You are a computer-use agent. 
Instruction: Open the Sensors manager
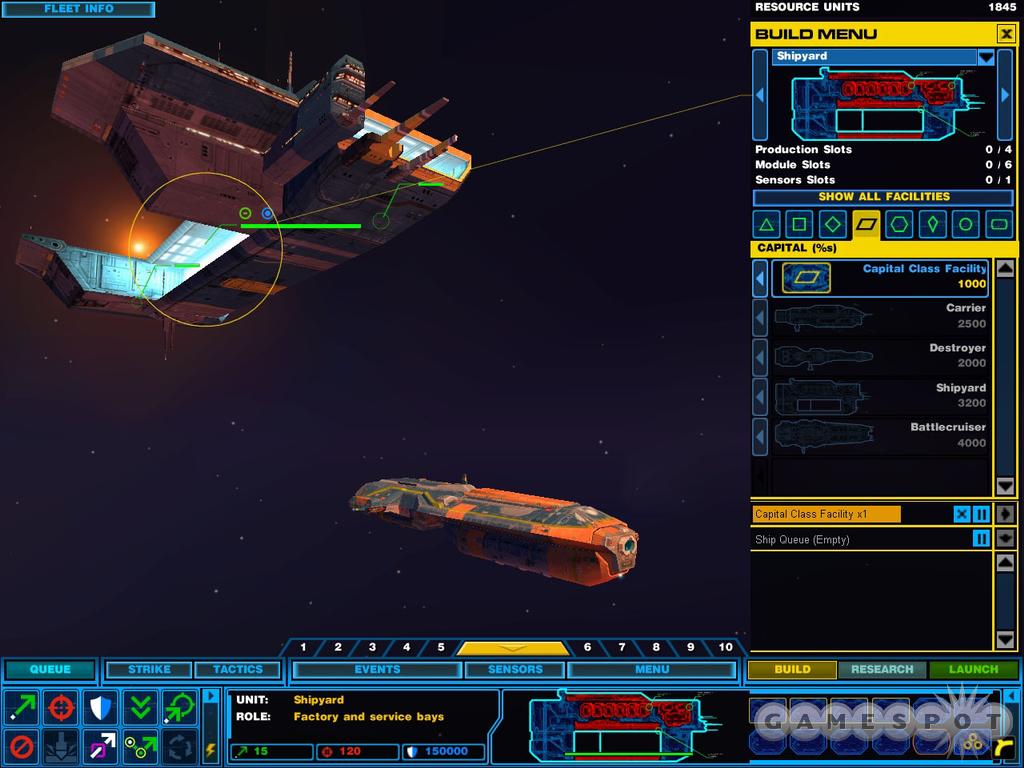(515, 670)
